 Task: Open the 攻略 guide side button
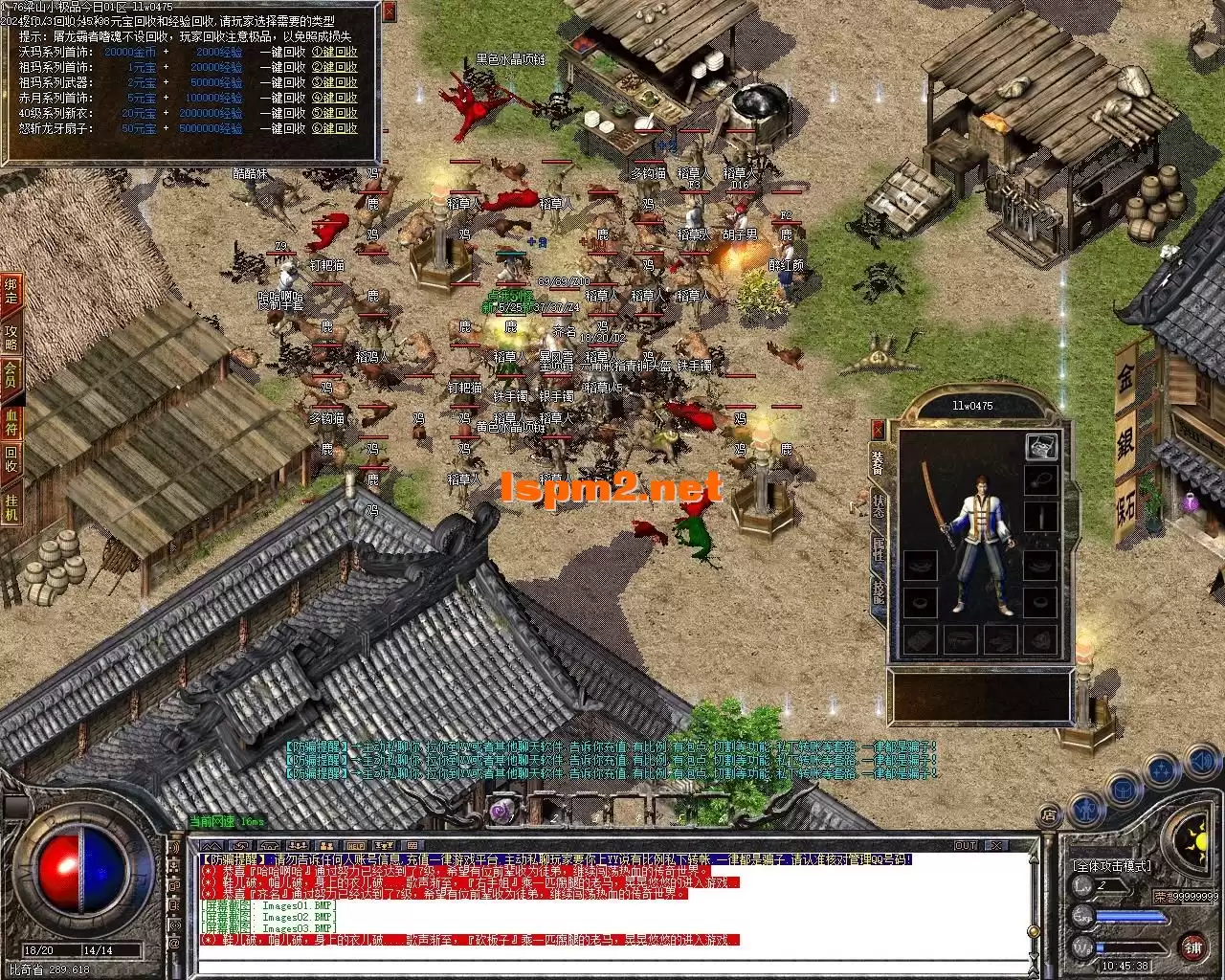pyautogui.click(x=11, y=337)
